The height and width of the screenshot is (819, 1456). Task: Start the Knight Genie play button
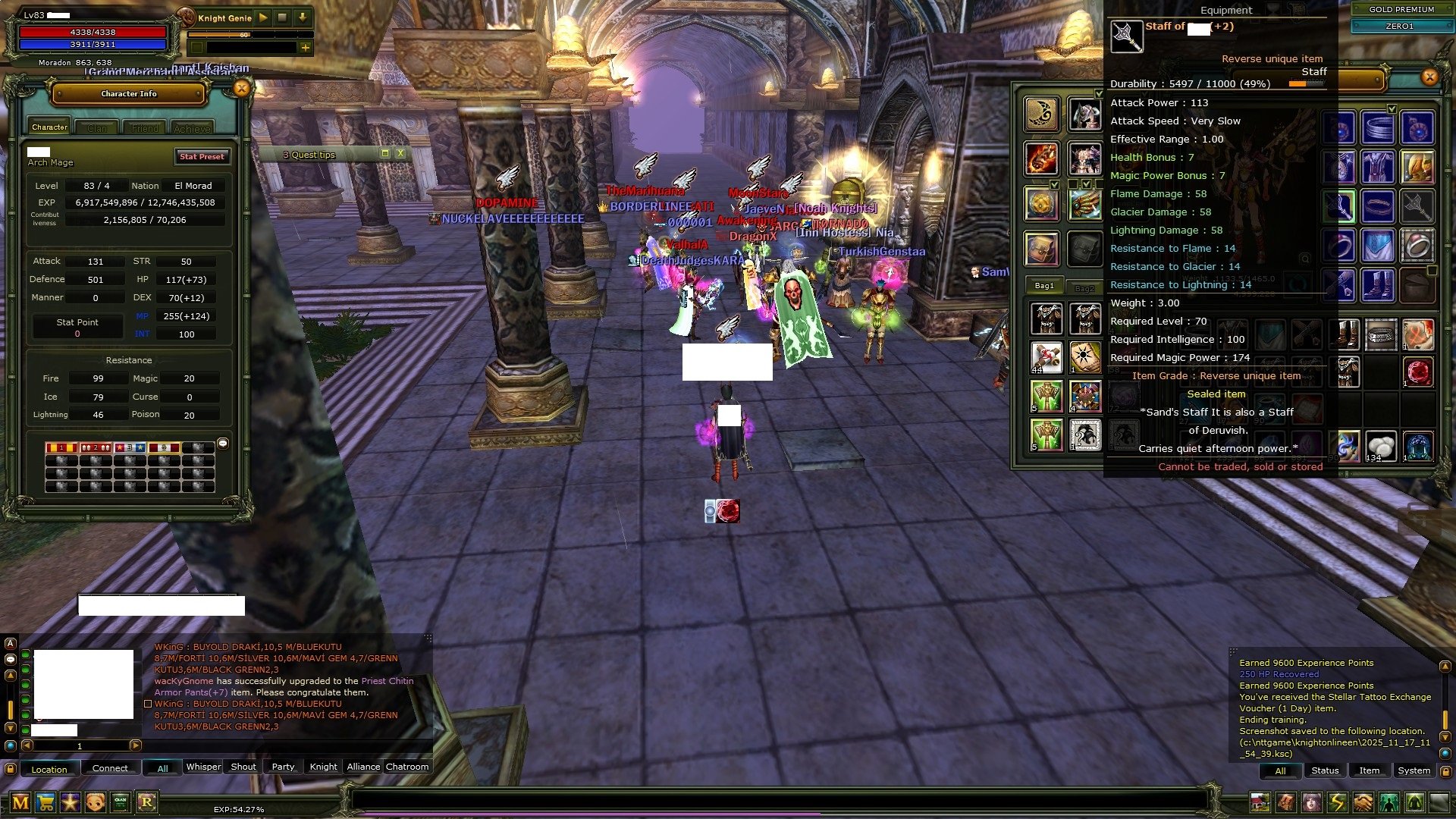(x=263, y=17)
